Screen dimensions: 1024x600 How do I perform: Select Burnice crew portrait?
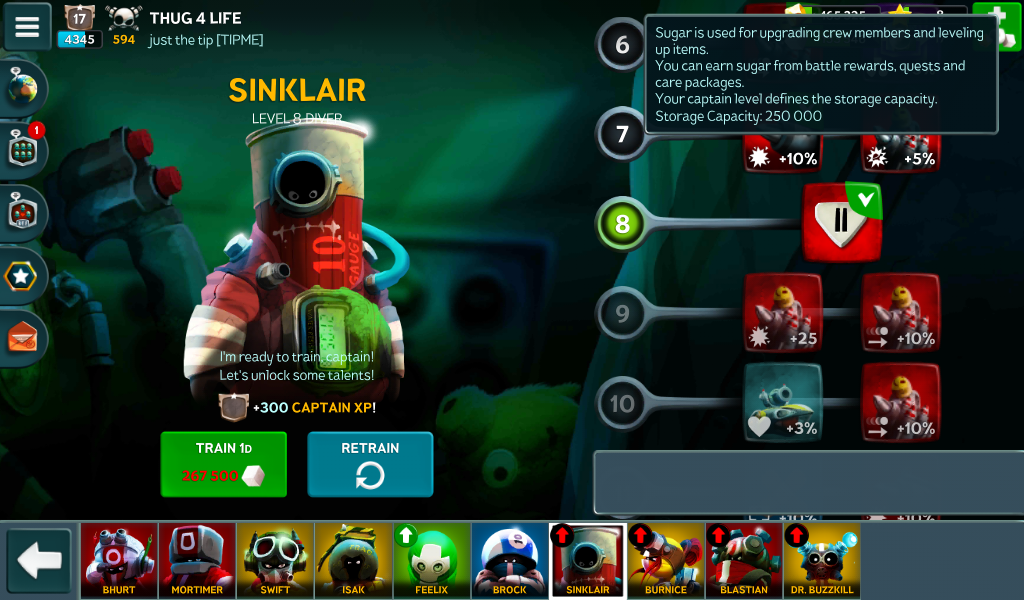(x=666, y=560)
